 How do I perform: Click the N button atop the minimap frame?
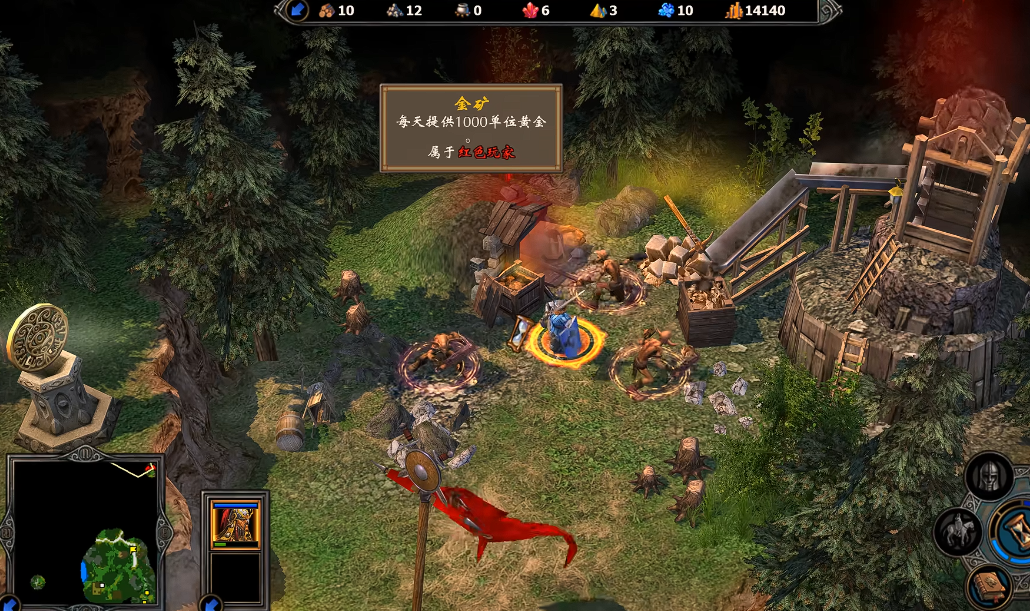(x=84, y=453)
